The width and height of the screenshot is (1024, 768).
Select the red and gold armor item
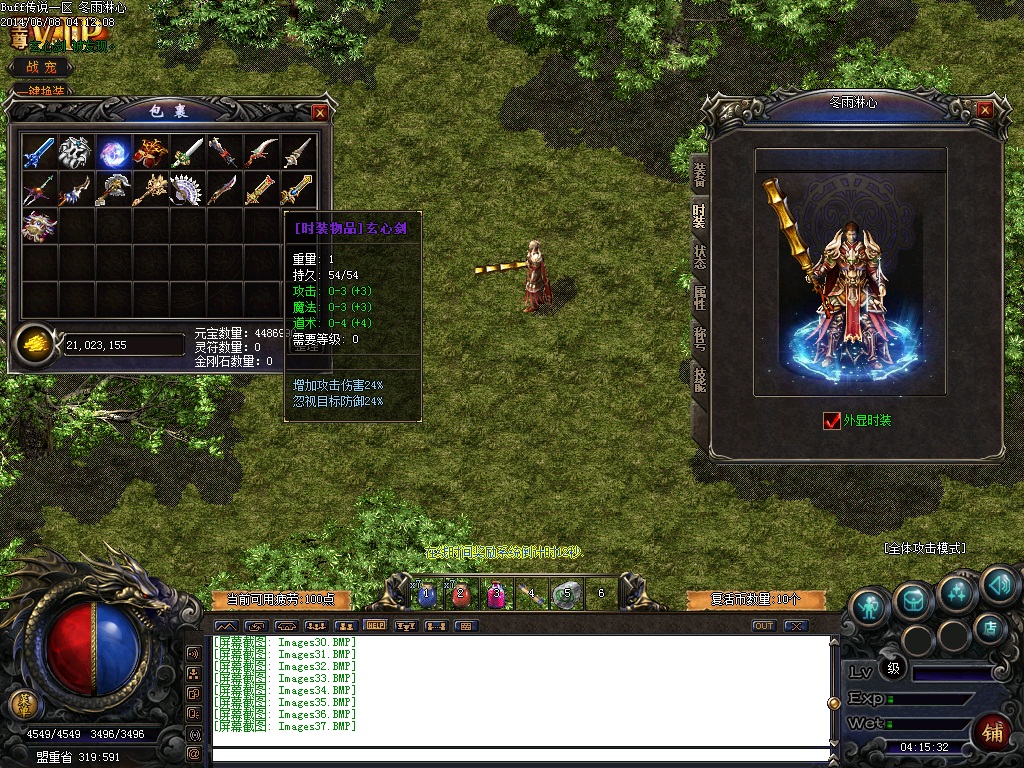click(150, 152)
